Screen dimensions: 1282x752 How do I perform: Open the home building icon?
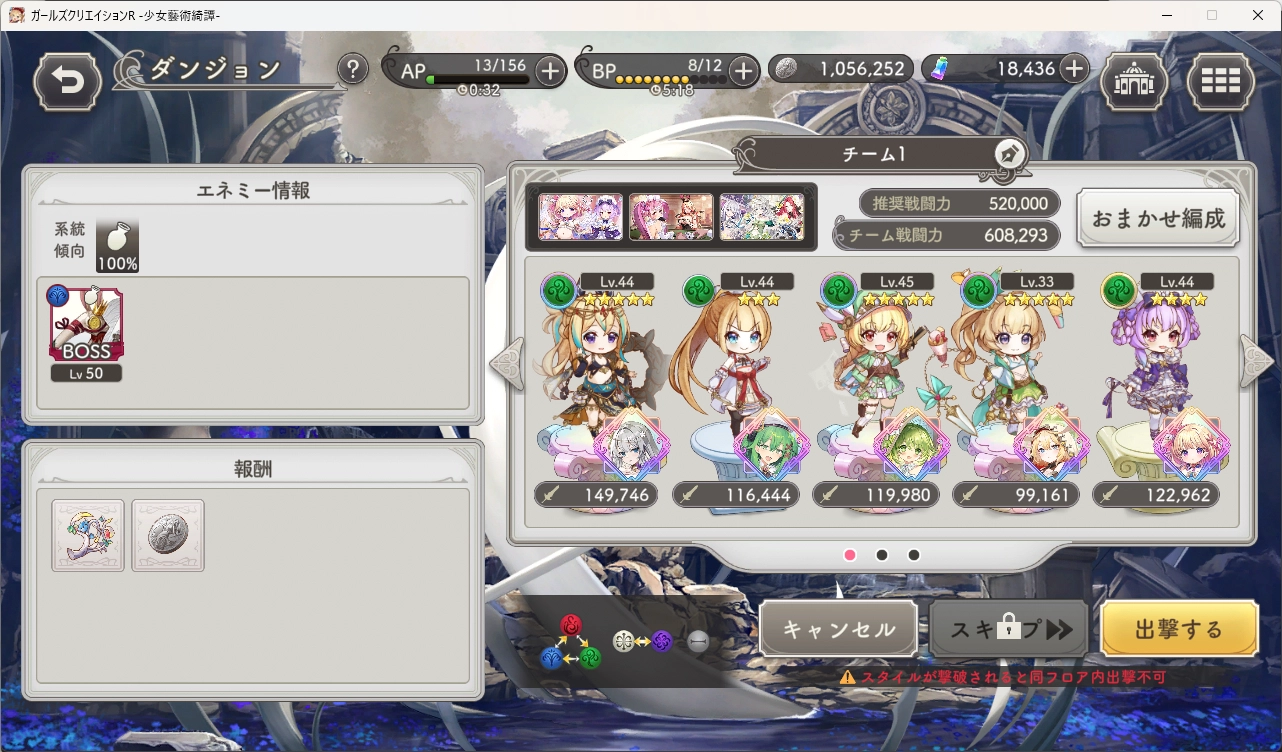[1134, 82]
